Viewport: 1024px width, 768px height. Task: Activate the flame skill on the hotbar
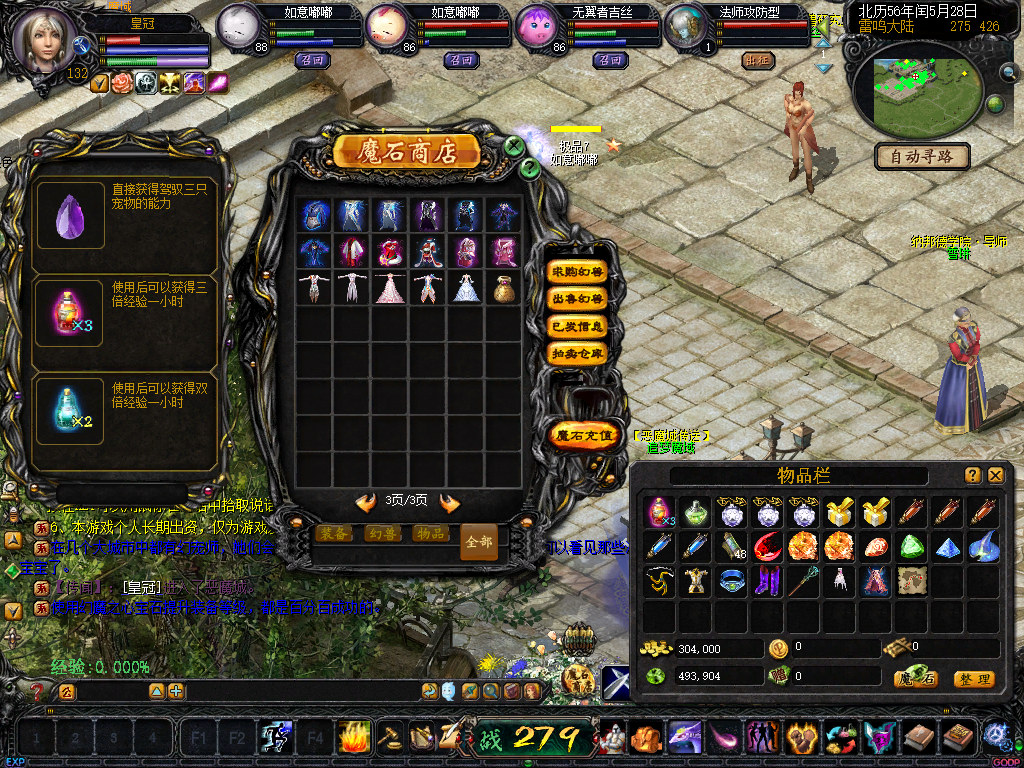353,738
